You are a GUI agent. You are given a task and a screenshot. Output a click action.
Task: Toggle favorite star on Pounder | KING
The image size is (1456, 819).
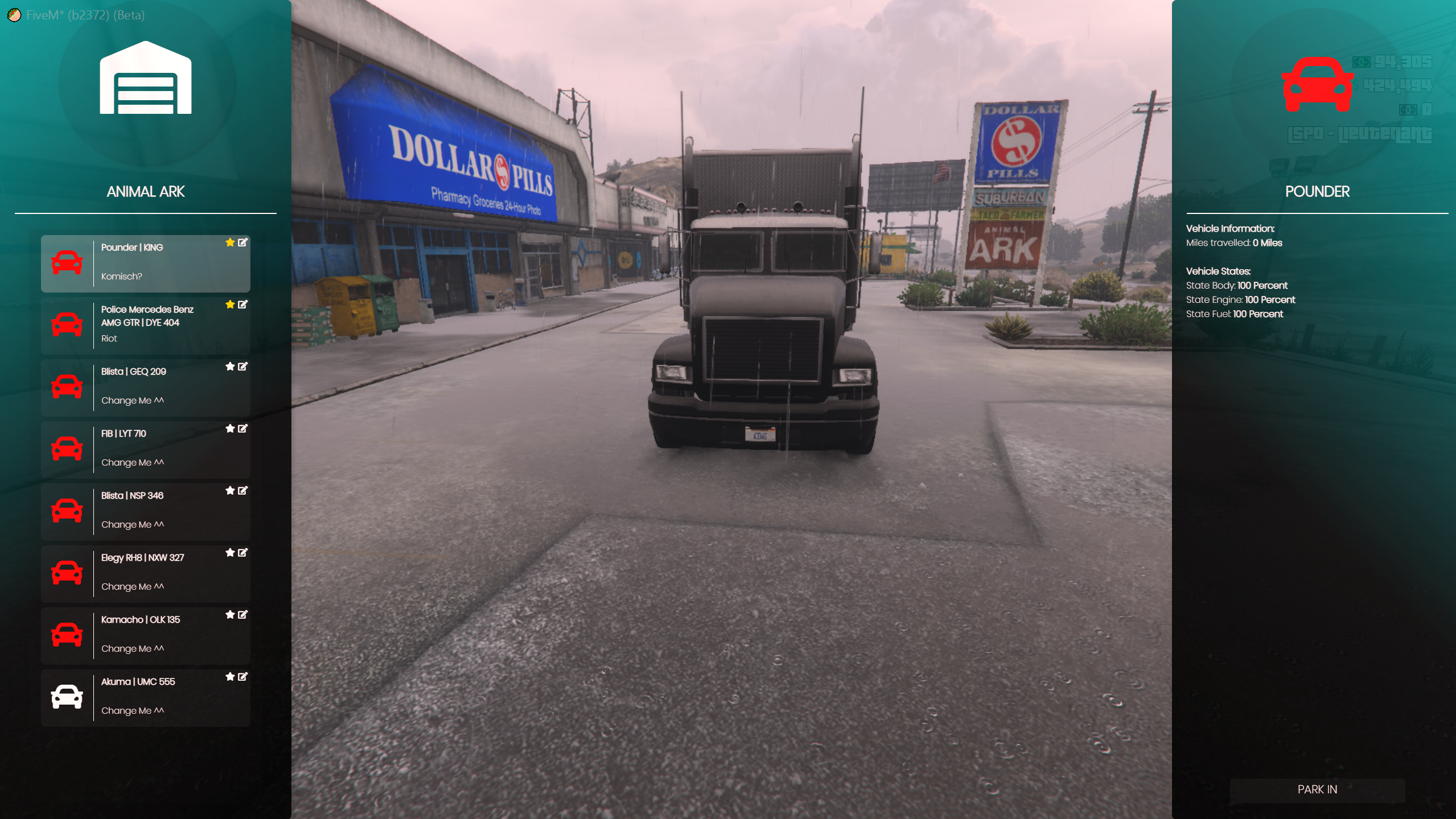coord(230,242)
